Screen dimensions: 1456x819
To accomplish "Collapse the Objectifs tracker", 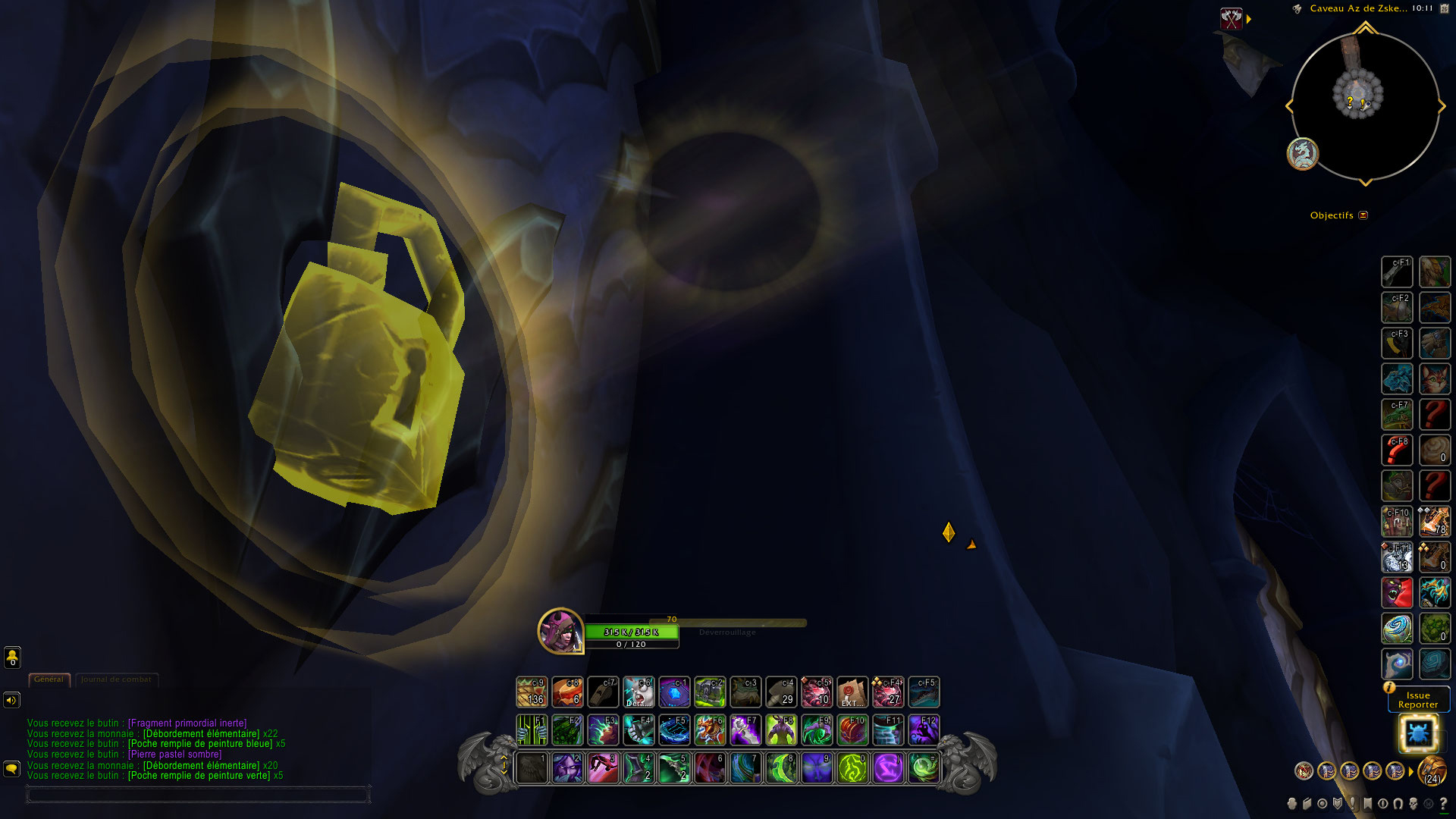I will [1363, 215].
